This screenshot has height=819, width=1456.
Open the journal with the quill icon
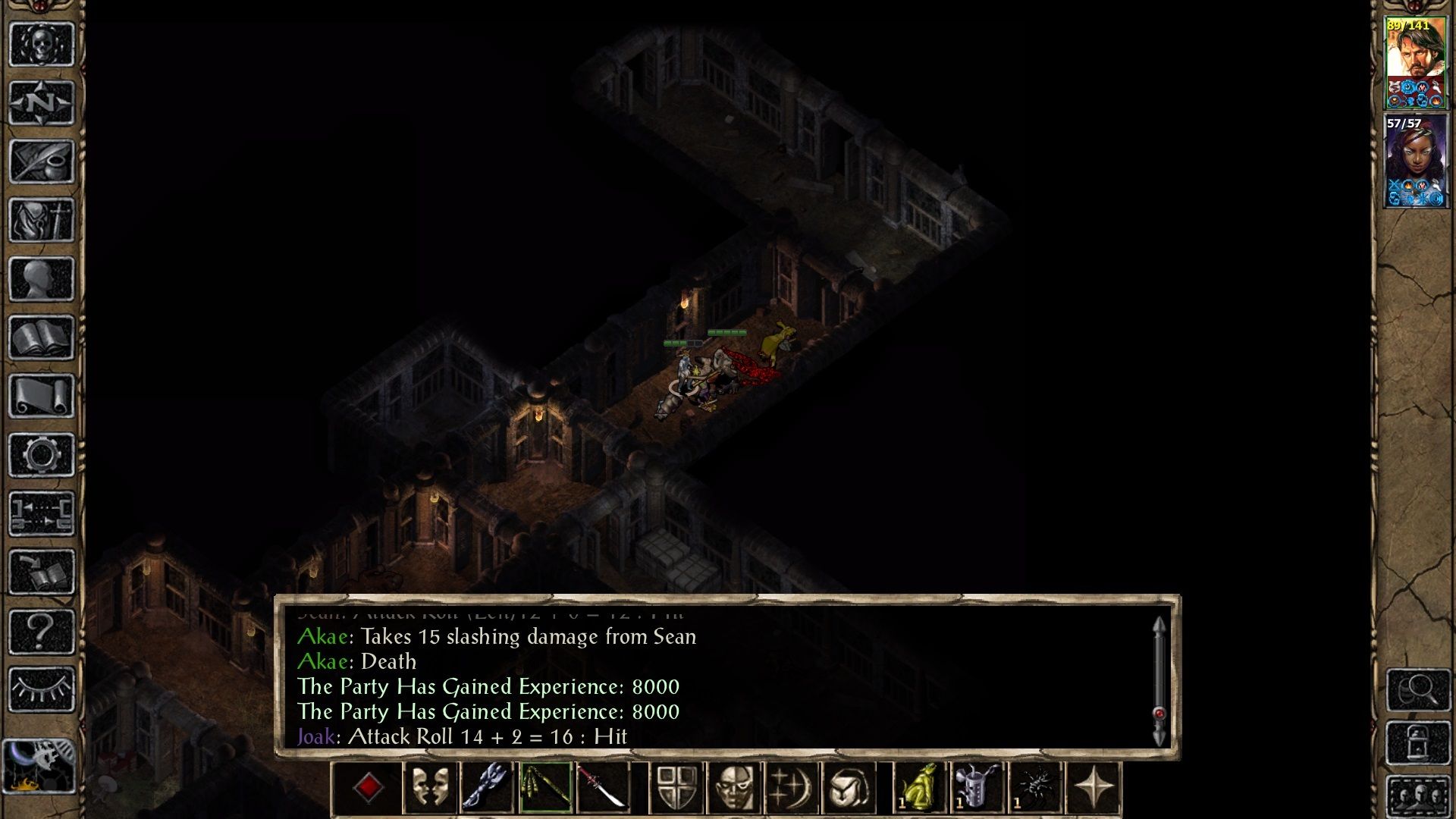click(42, 161)
